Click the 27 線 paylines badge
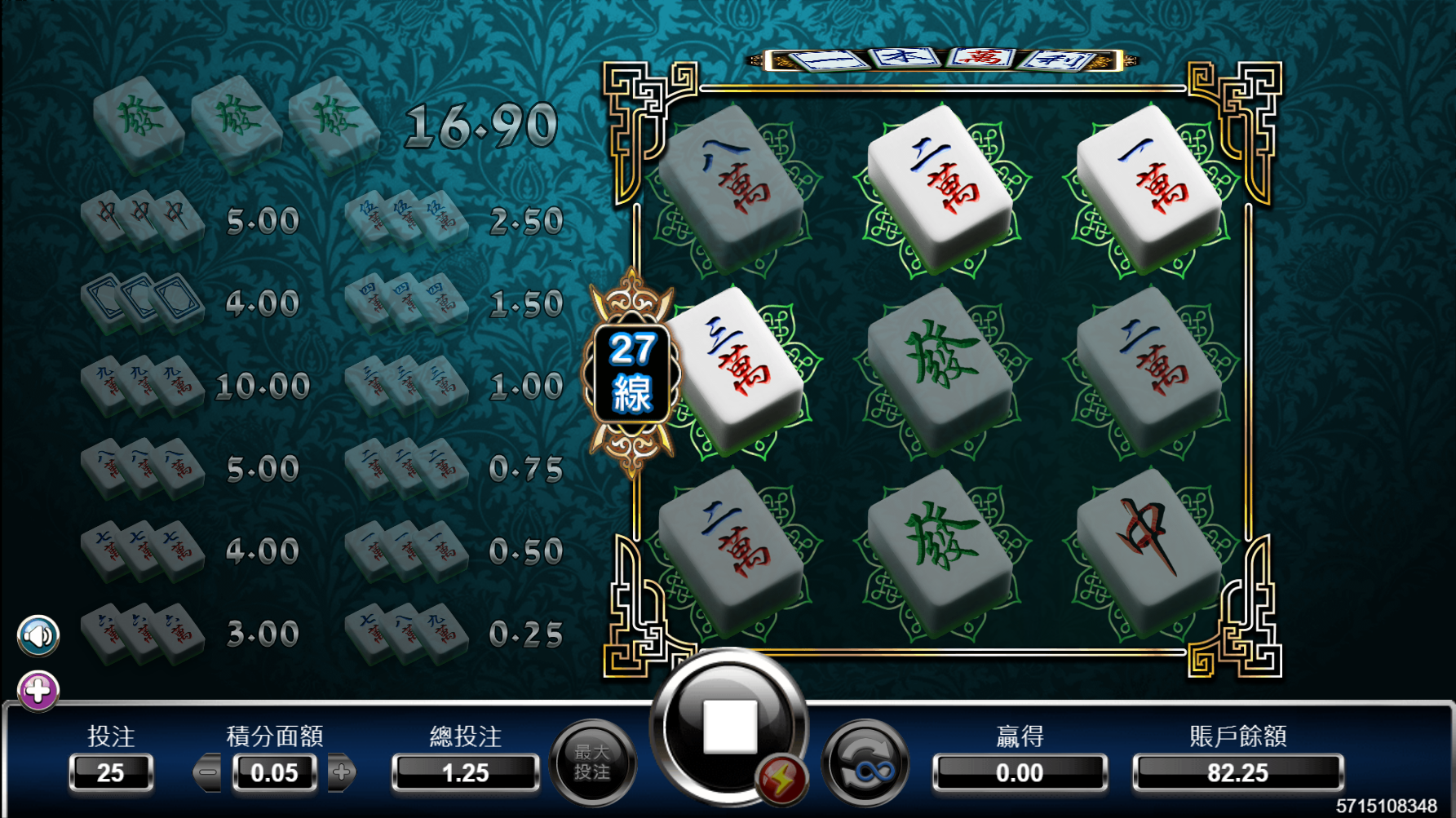The height and width of the screenshot is (818, 1456). point(631,372)
